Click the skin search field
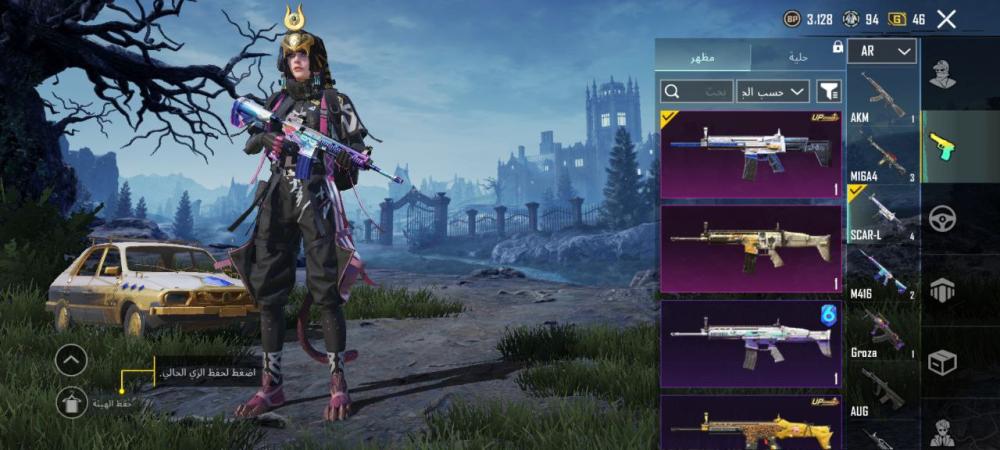Image resolution: width=1000 pixels, height=450 pixels. click(x=696, y=92)
